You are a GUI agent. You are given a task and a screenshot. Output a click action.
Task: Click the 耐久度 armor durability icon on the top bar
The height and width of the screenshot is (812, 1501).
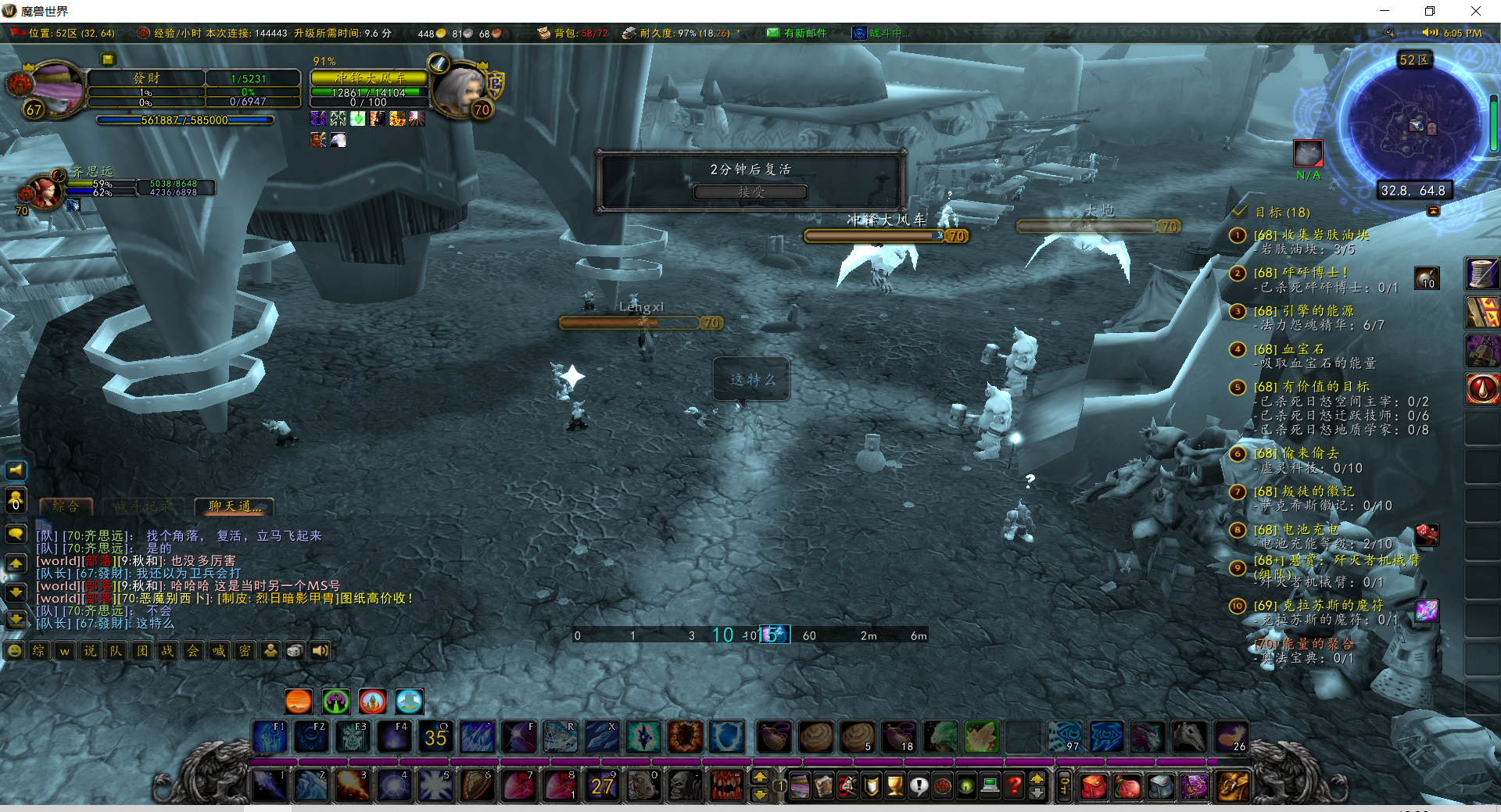click(630, 34)
